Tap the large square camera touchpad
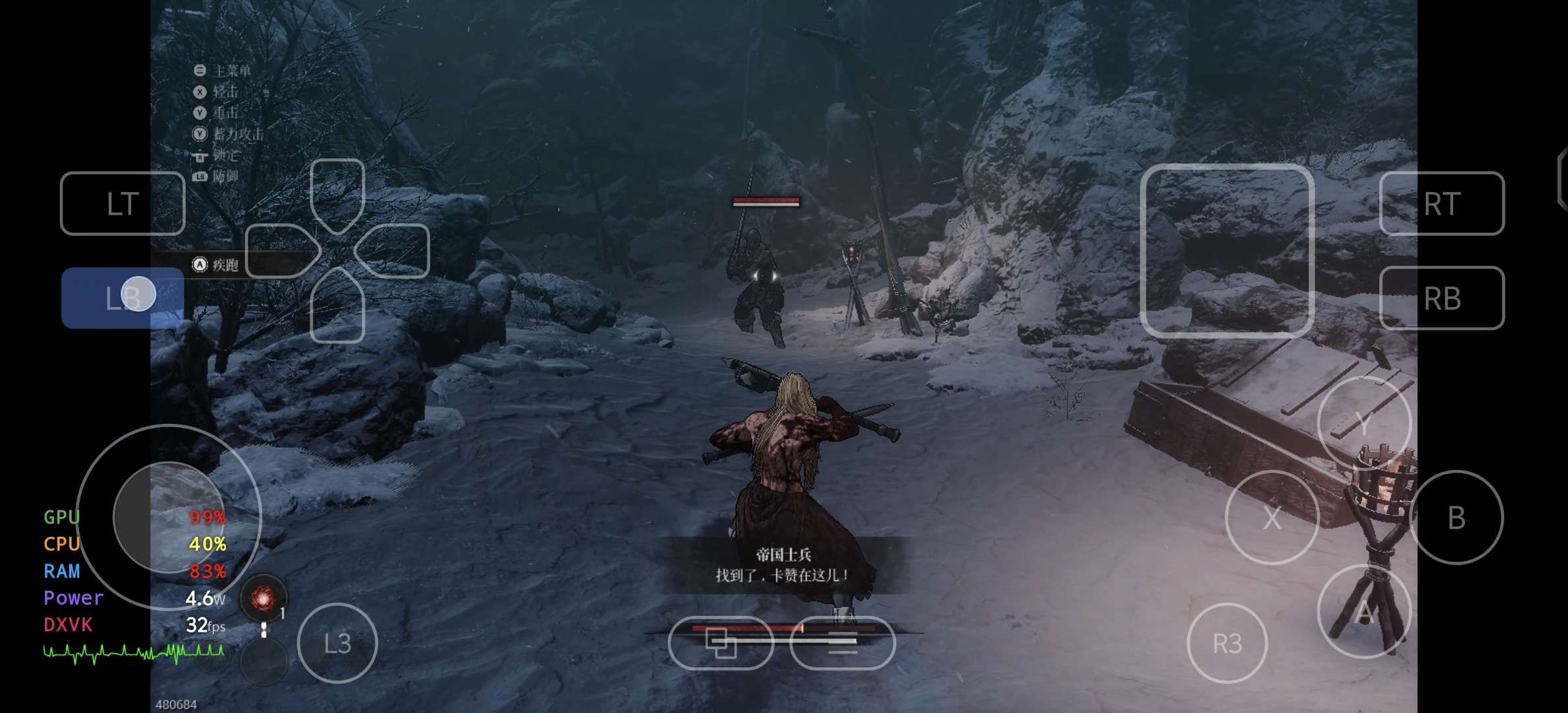Image resolution: width=1568 pixels, height=713 pixels. (x=1227, y=251)
